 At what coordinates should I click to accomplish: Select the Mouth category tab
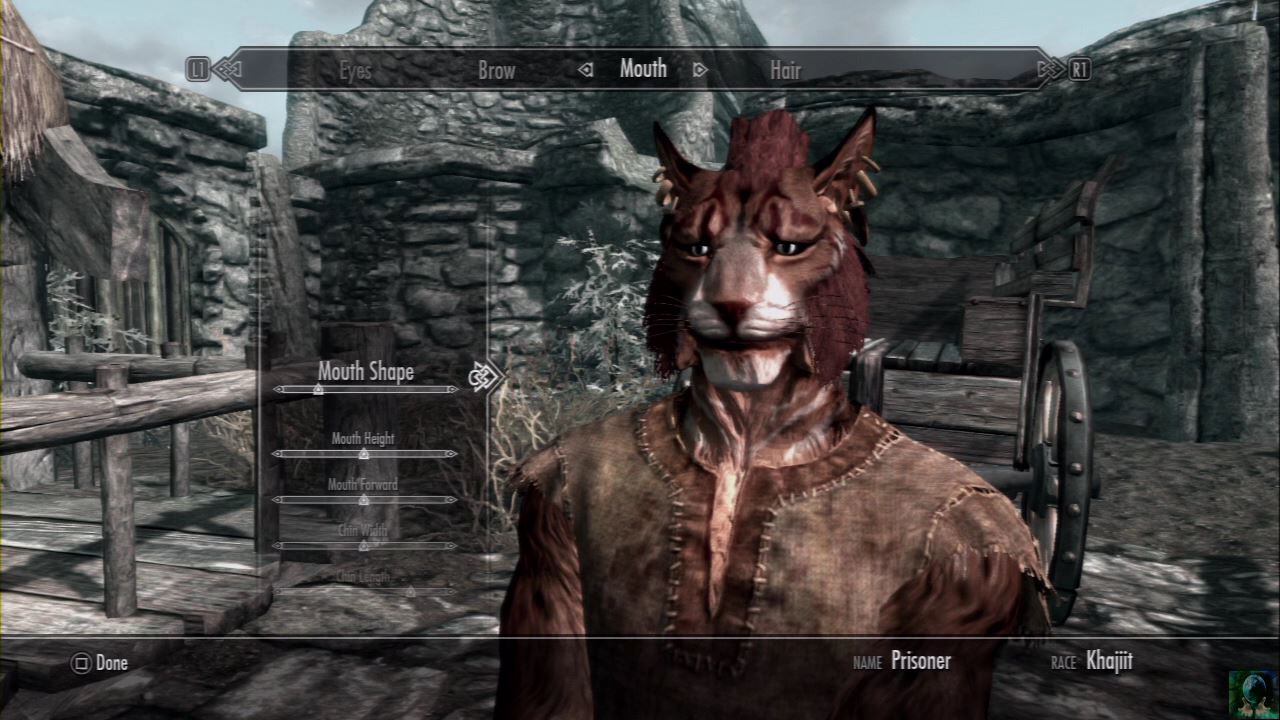pos(643,69)
